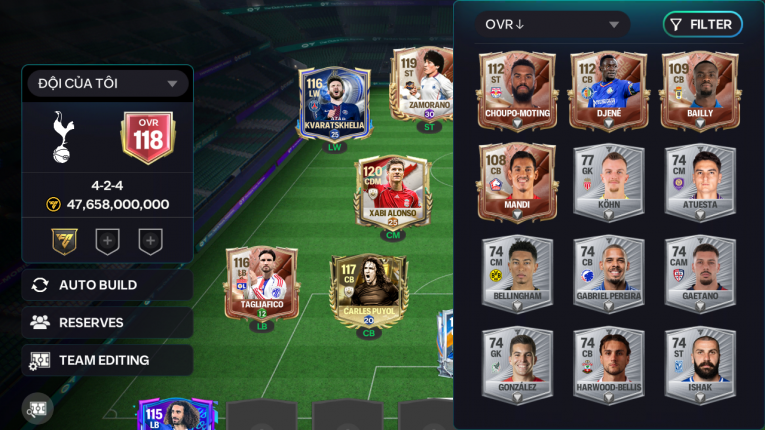
Task: Click the Tottenham club crest
Action: coord(61,137)
